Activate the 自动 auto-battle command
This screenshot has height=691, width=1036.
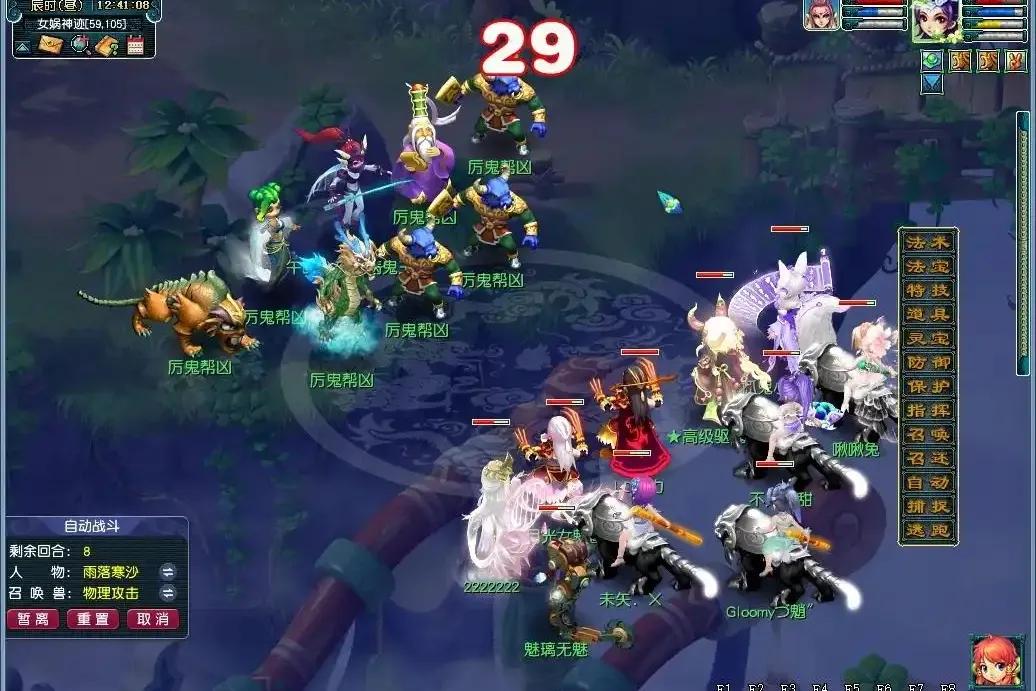click(x=928, y=483)
